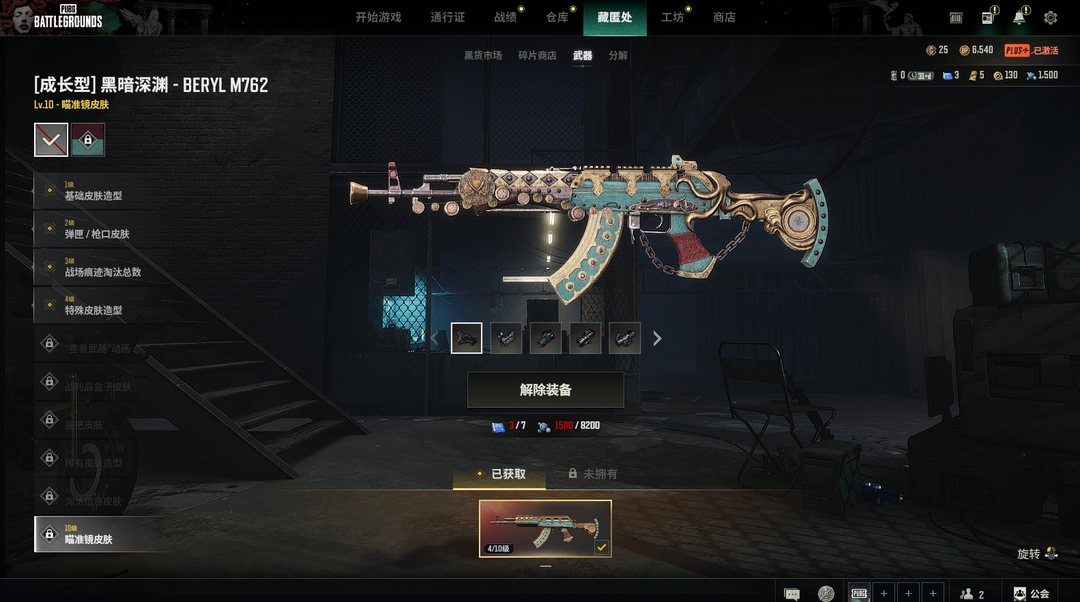Select the Beryl M762 skin thumbnail card

click(x=545, y=528)
